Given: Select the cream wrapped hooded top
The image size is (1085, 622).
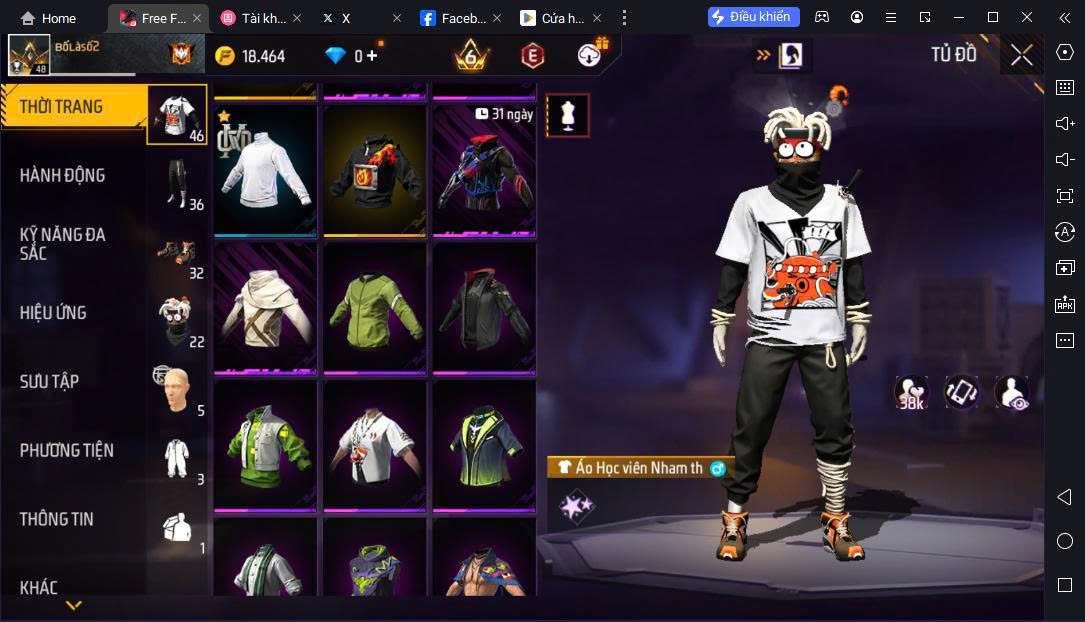Looking at the screenshot, I should (x=265, y=307).
